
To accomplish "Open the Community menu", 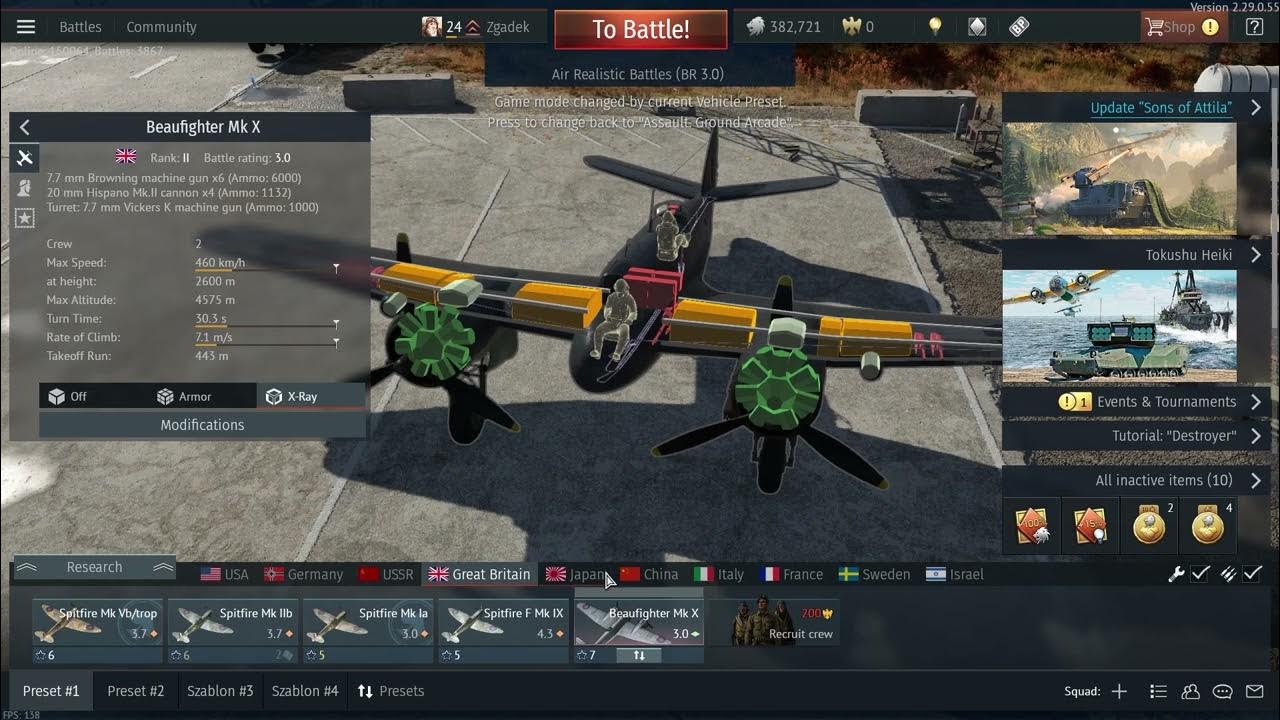I will click(x=161, y=27).
